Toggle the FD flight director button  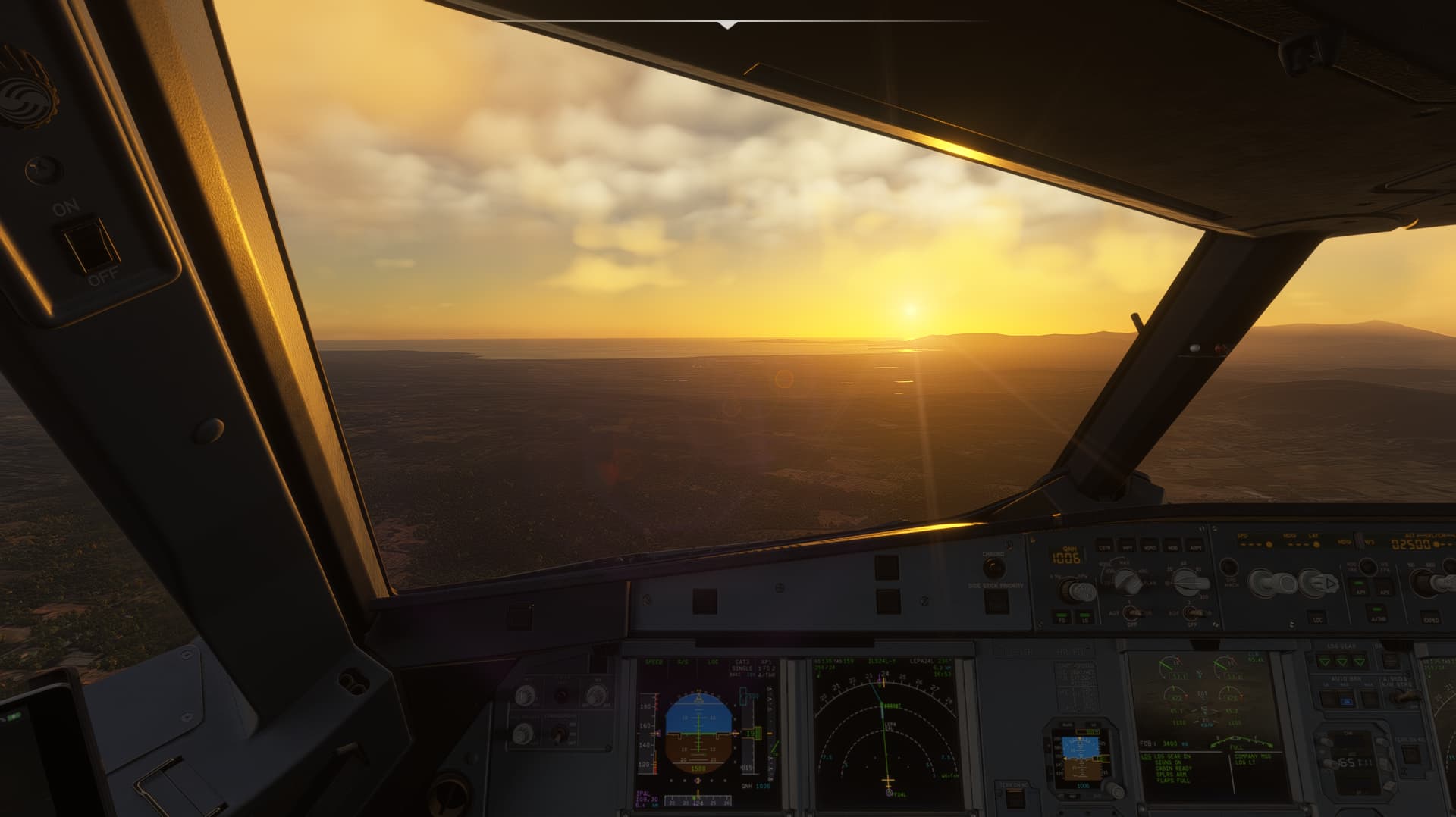[x=1061, y=618]
